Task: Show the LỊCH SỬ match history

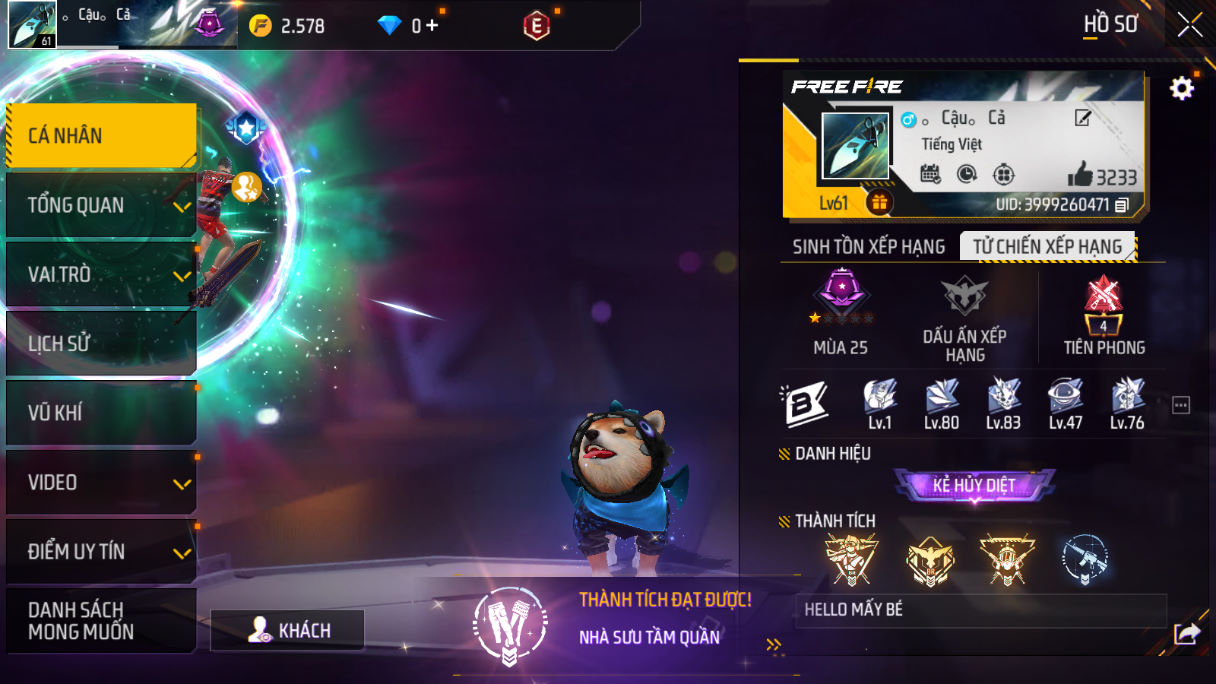Action: [x=101, y=344]
